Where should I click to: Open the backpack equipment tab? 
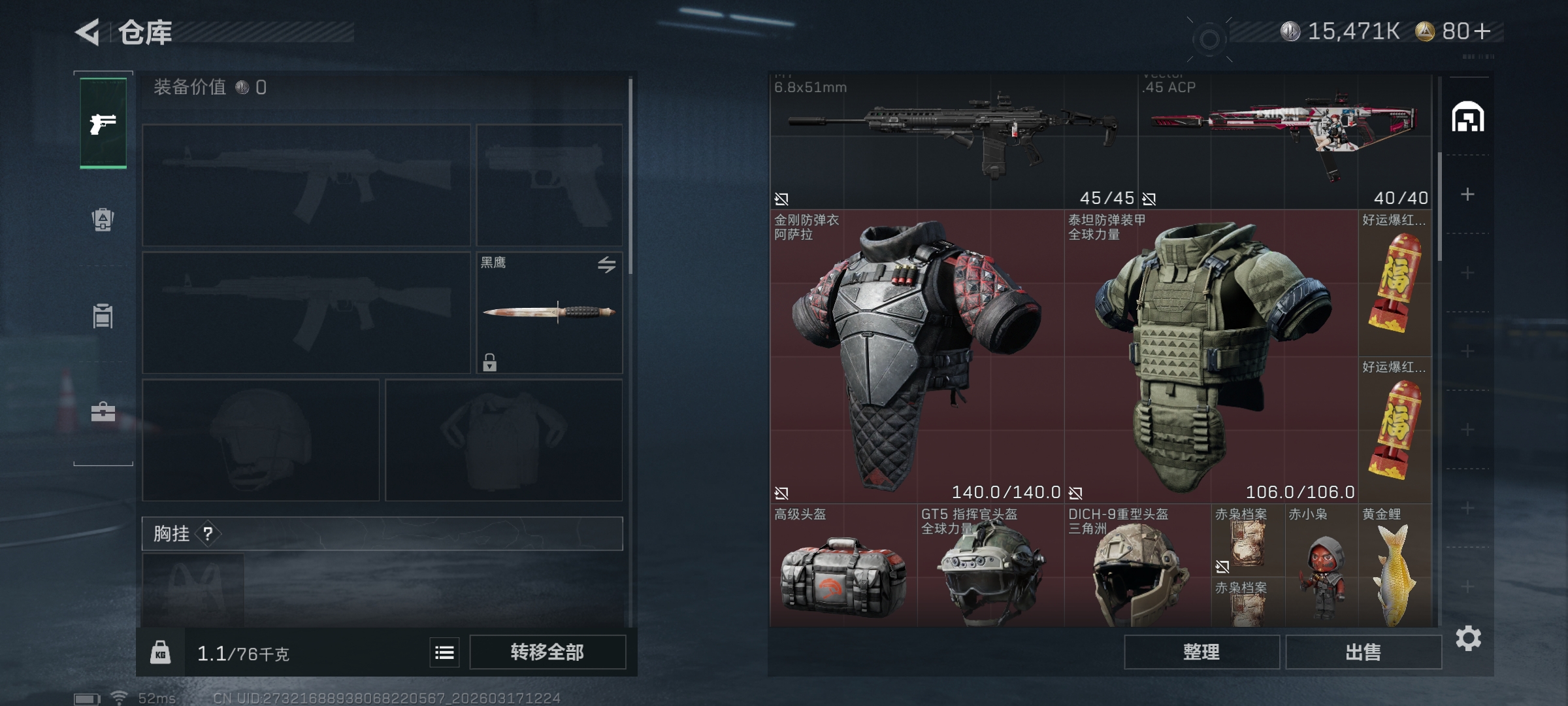(103, 220)
